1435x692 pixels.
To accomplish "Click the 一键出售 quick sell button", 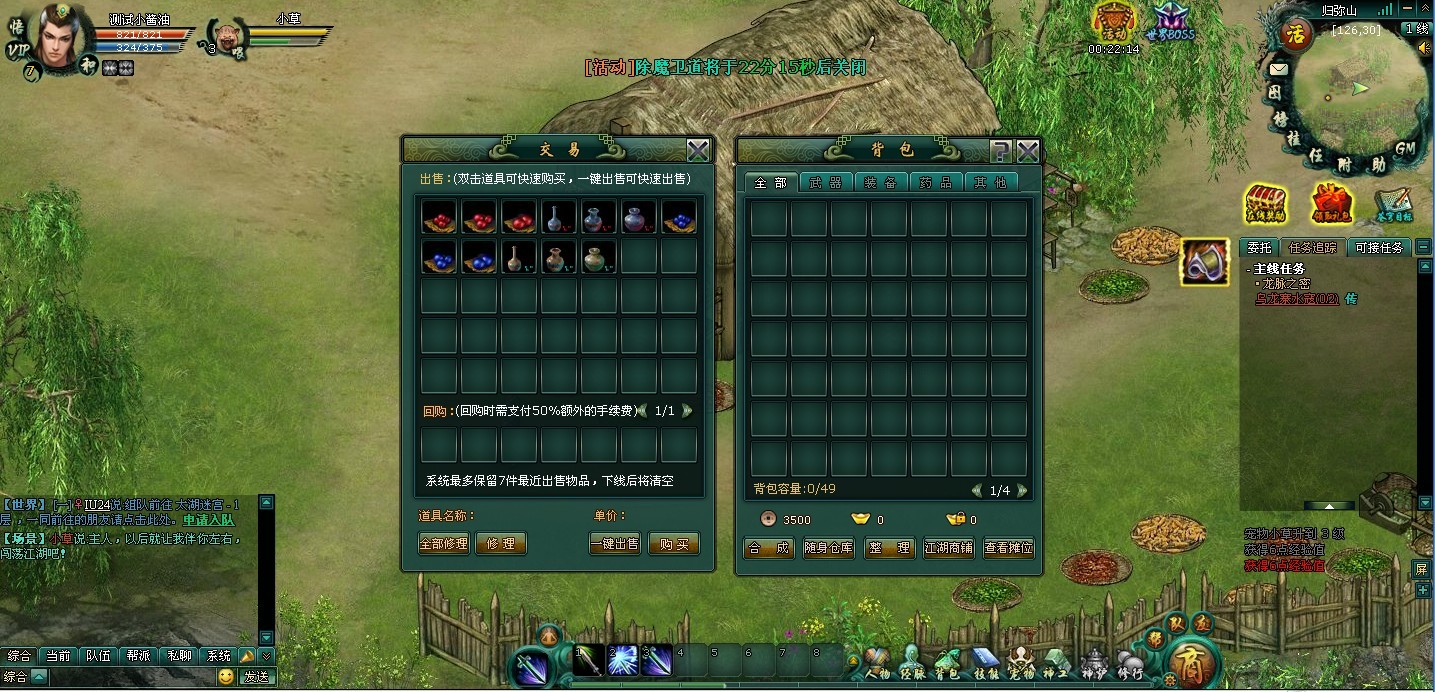I will [615, 544].
